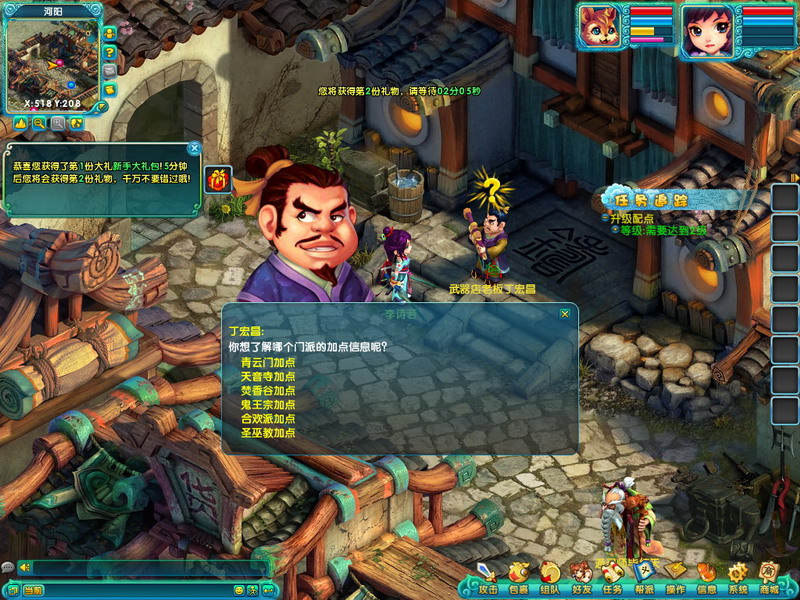The height and width of the screenshot is (600, 800).
Task: Pick the 焚香谷加点 option
Action: (x=268, y=390)
